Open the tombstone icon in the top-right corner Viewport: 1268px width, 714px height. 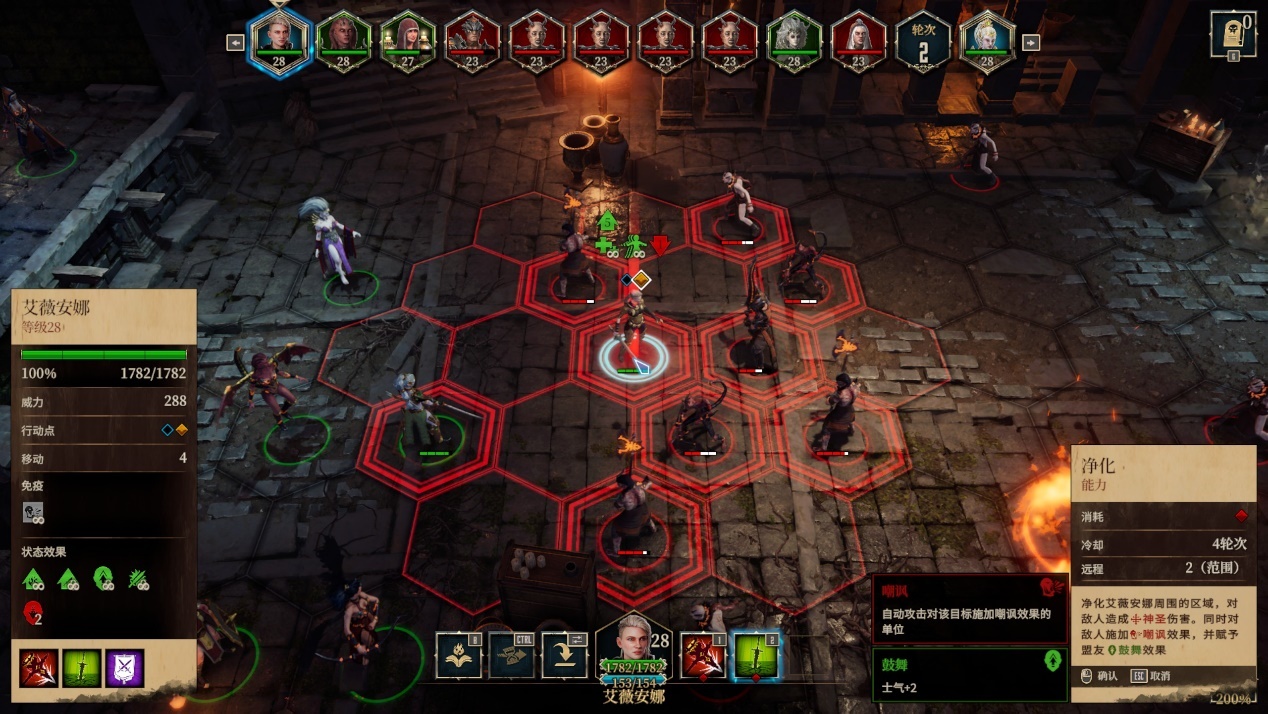(x=1233, y=35)
